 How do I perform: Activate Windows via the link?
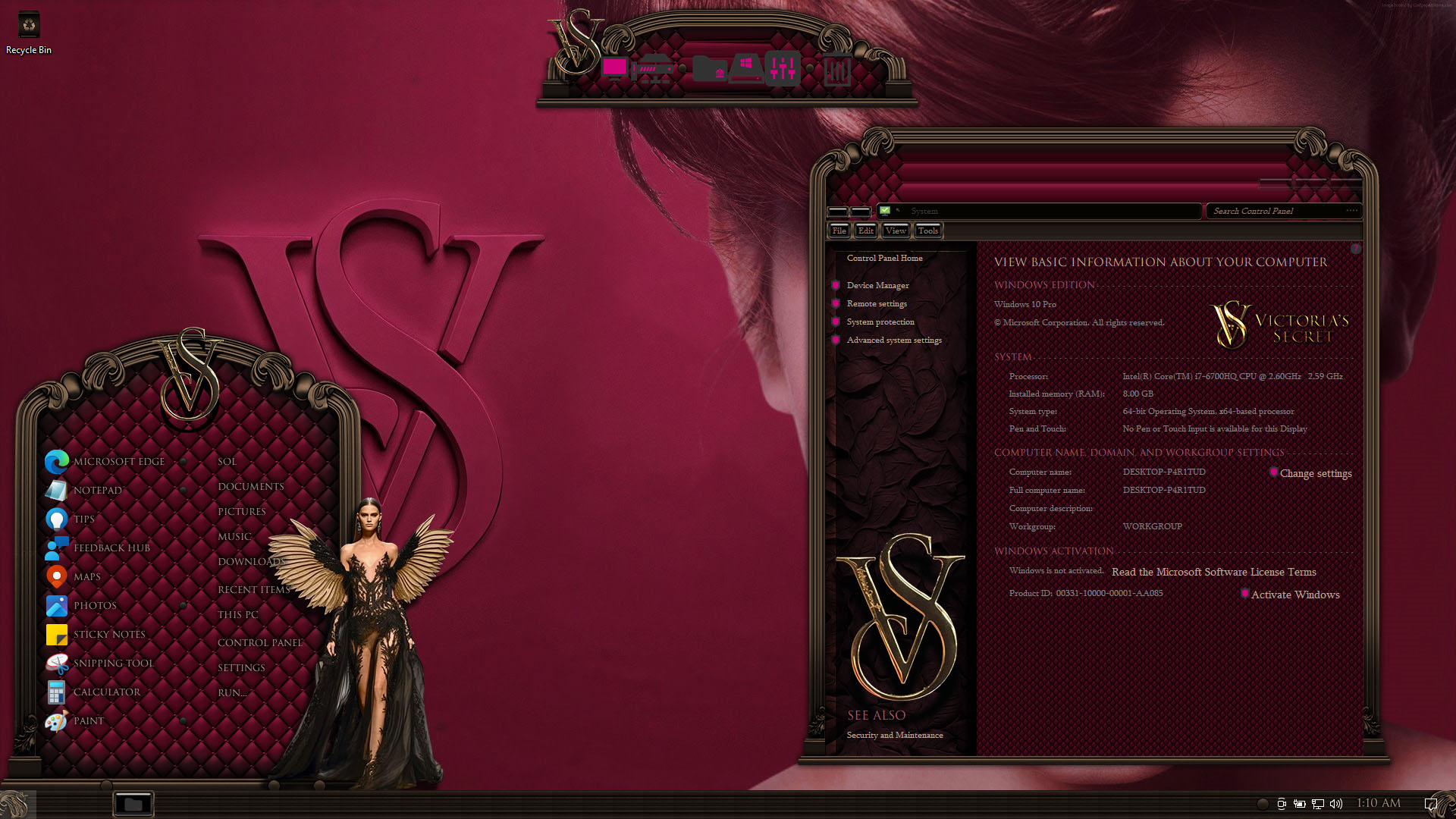1295,595
